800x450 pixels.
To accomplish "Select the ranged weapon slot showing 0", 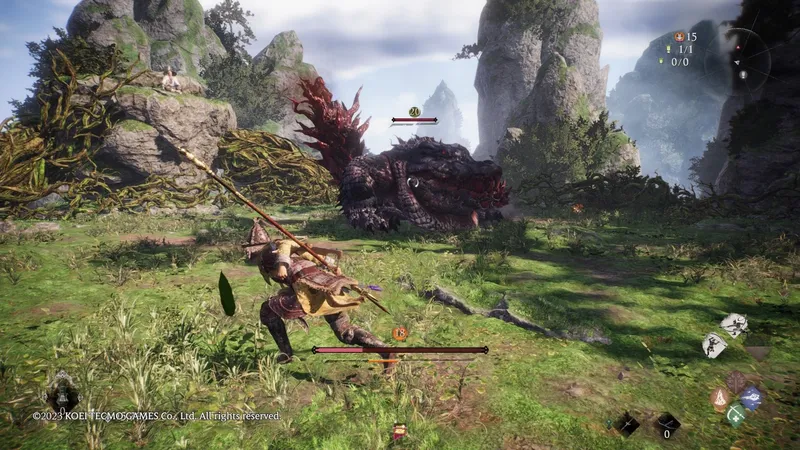I will [666, 424].
